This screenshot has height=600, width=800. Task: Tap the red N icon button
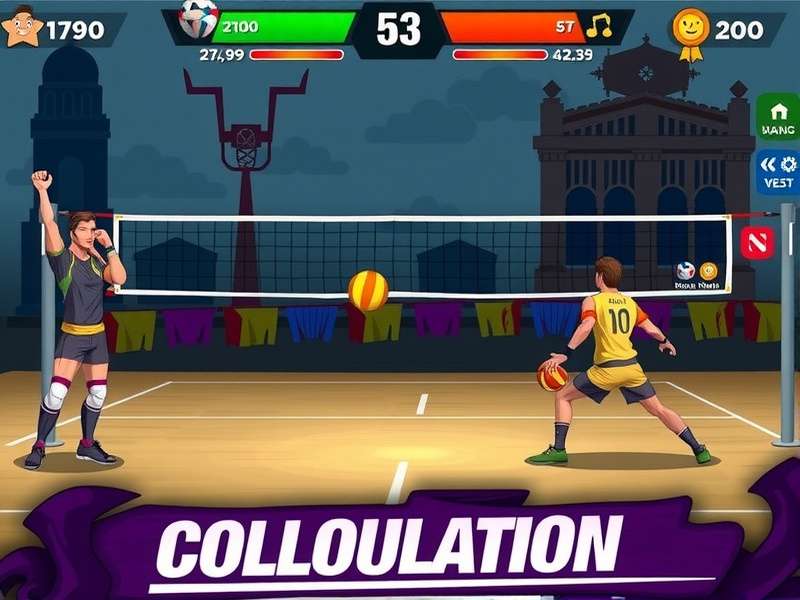click(x=756, y=242)
